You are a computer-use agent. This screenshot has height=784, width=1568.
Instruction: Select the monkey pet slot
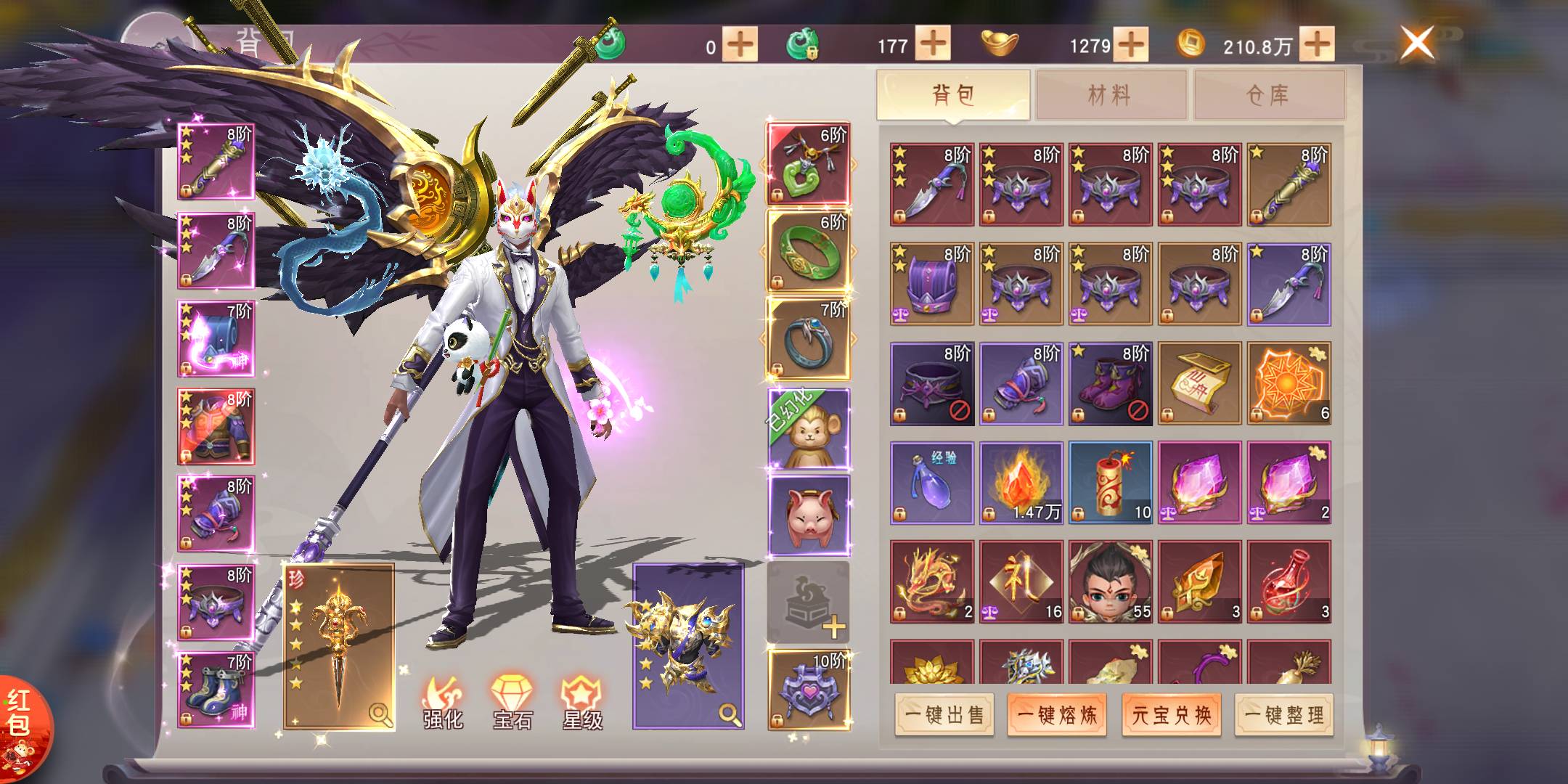809,429
